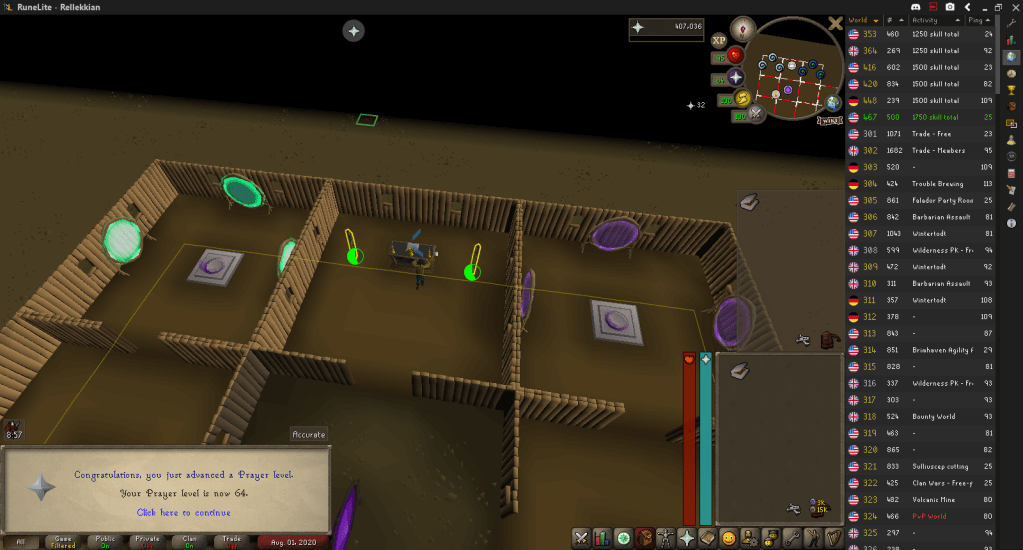Open the Emotes smiley face tab
Screen dimensions: 1023x550
click(x=729, y=538)
